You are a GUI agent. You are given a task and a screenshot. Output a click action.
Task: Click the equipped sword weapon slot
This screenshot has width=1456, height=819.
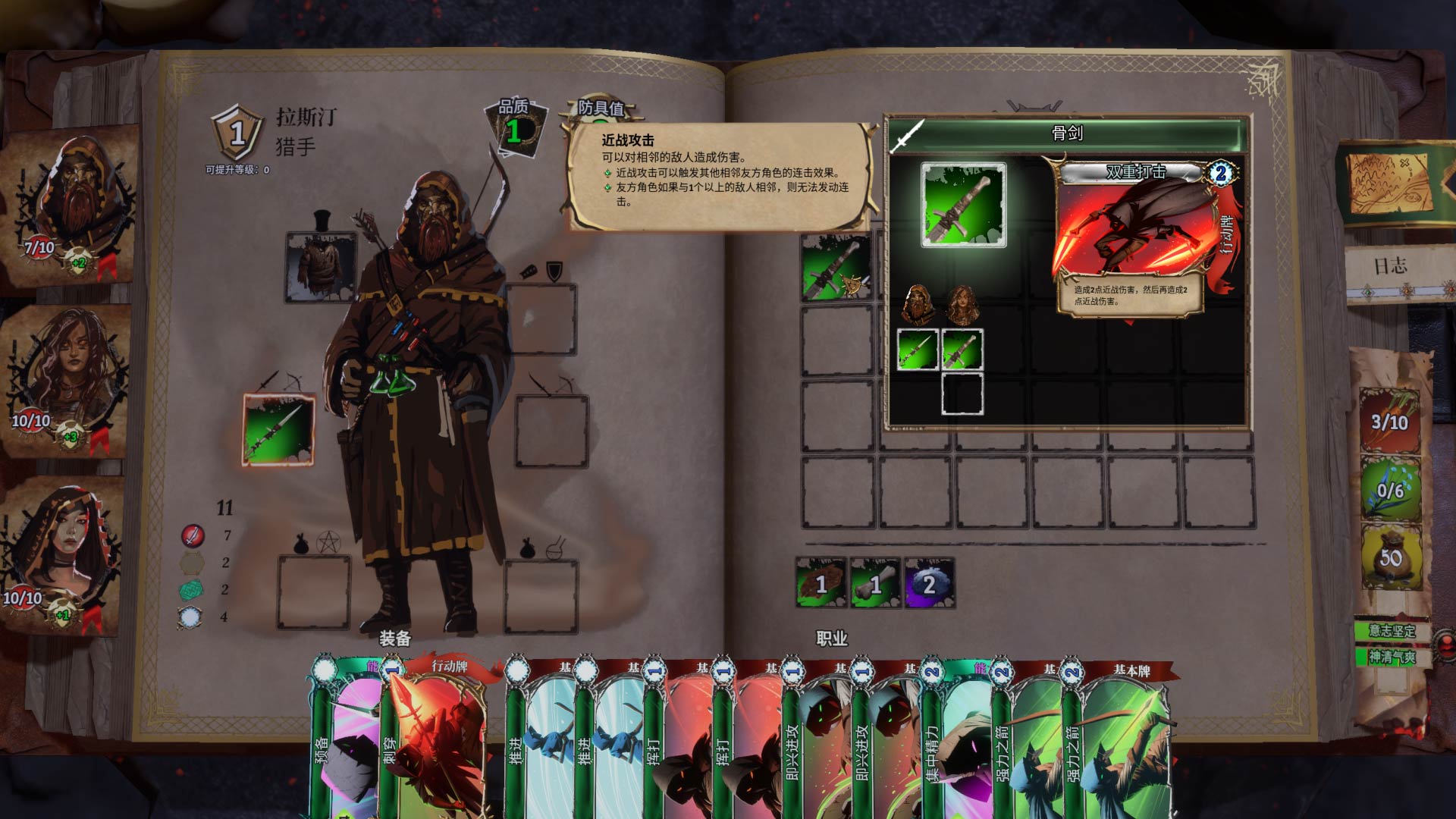(278, 429)
